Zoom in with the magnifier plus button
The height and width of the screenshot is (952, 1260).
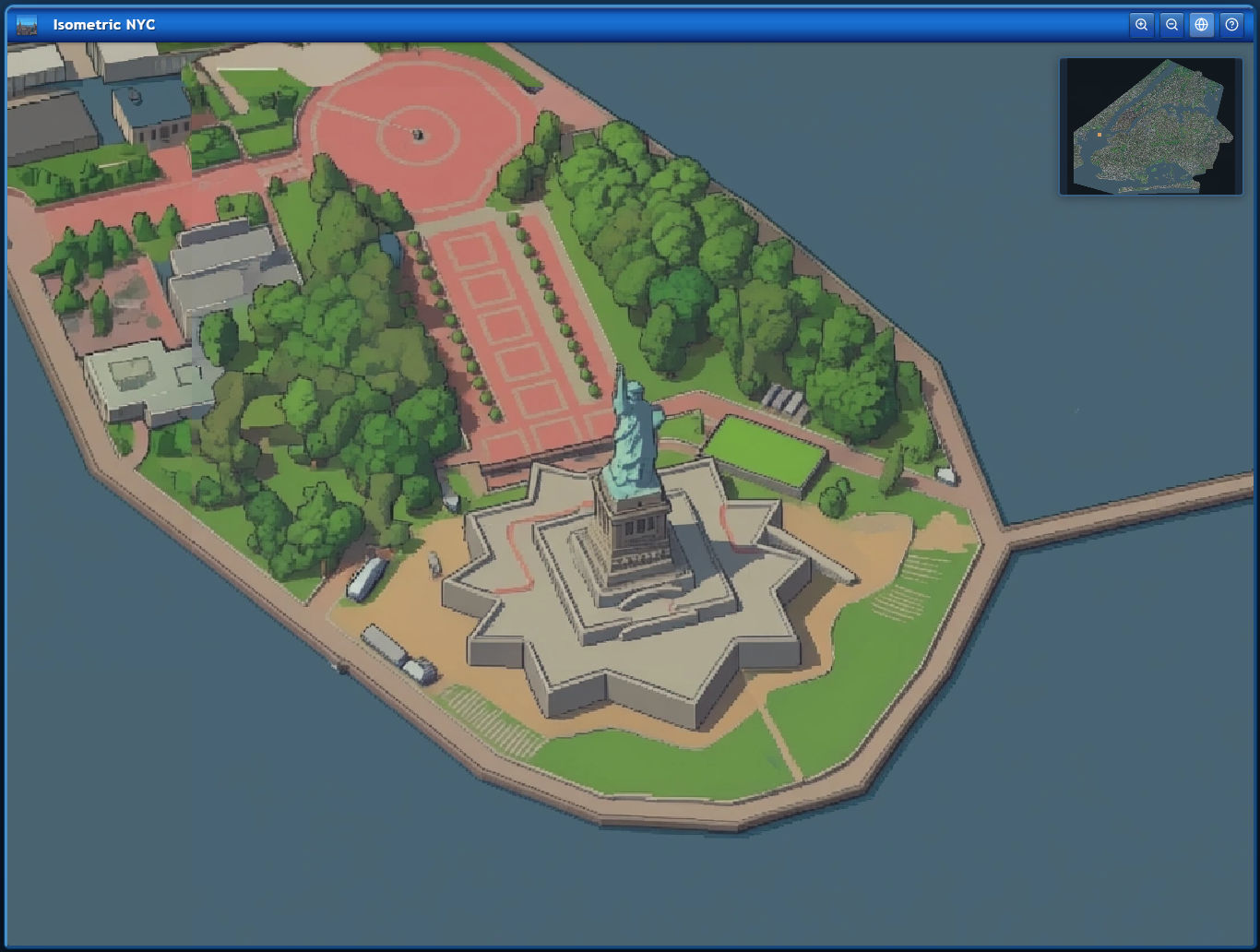click(x=1141, y=25)
